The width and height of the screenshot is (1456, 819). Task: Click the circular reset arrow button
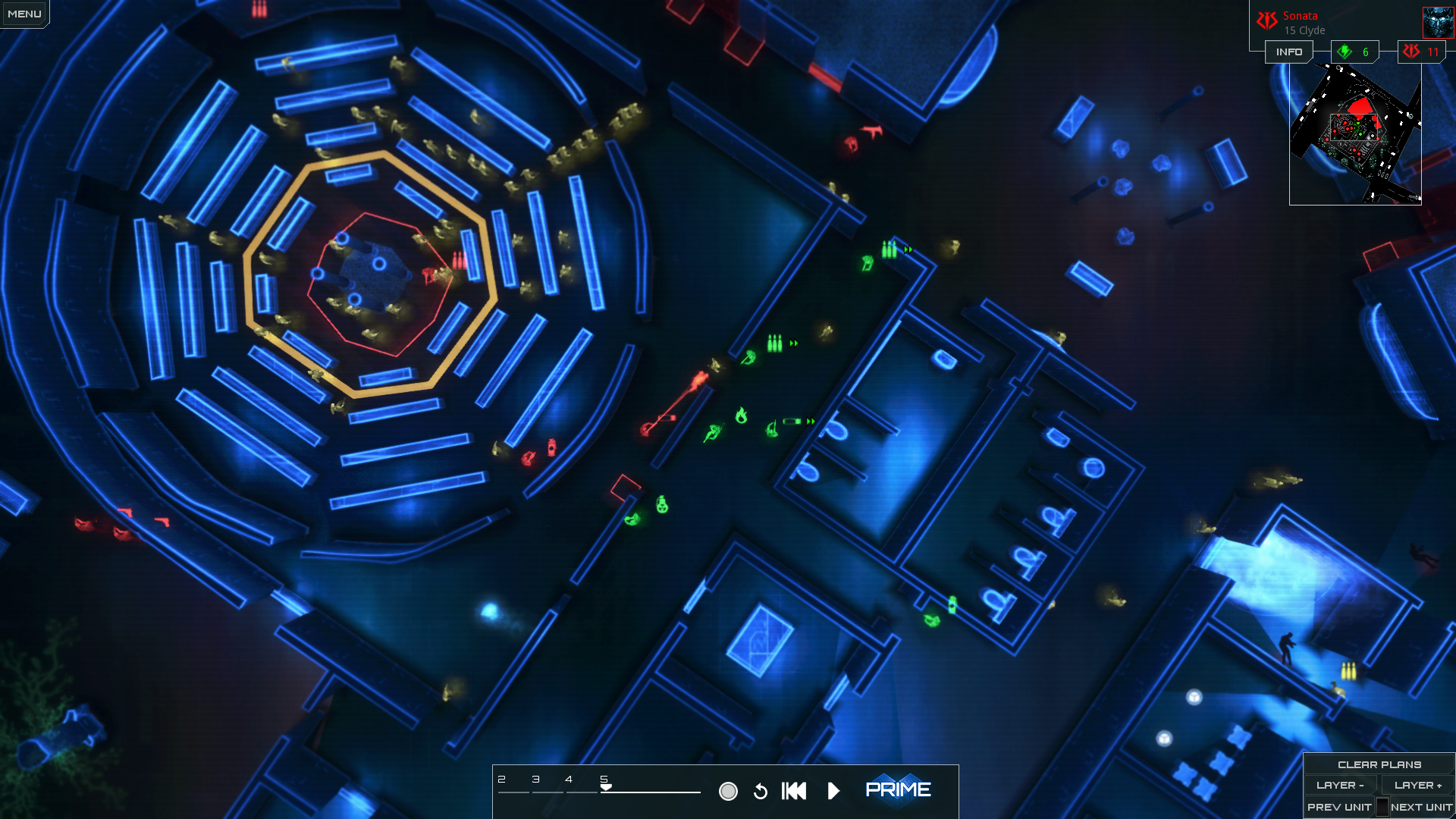coord(761,791)
